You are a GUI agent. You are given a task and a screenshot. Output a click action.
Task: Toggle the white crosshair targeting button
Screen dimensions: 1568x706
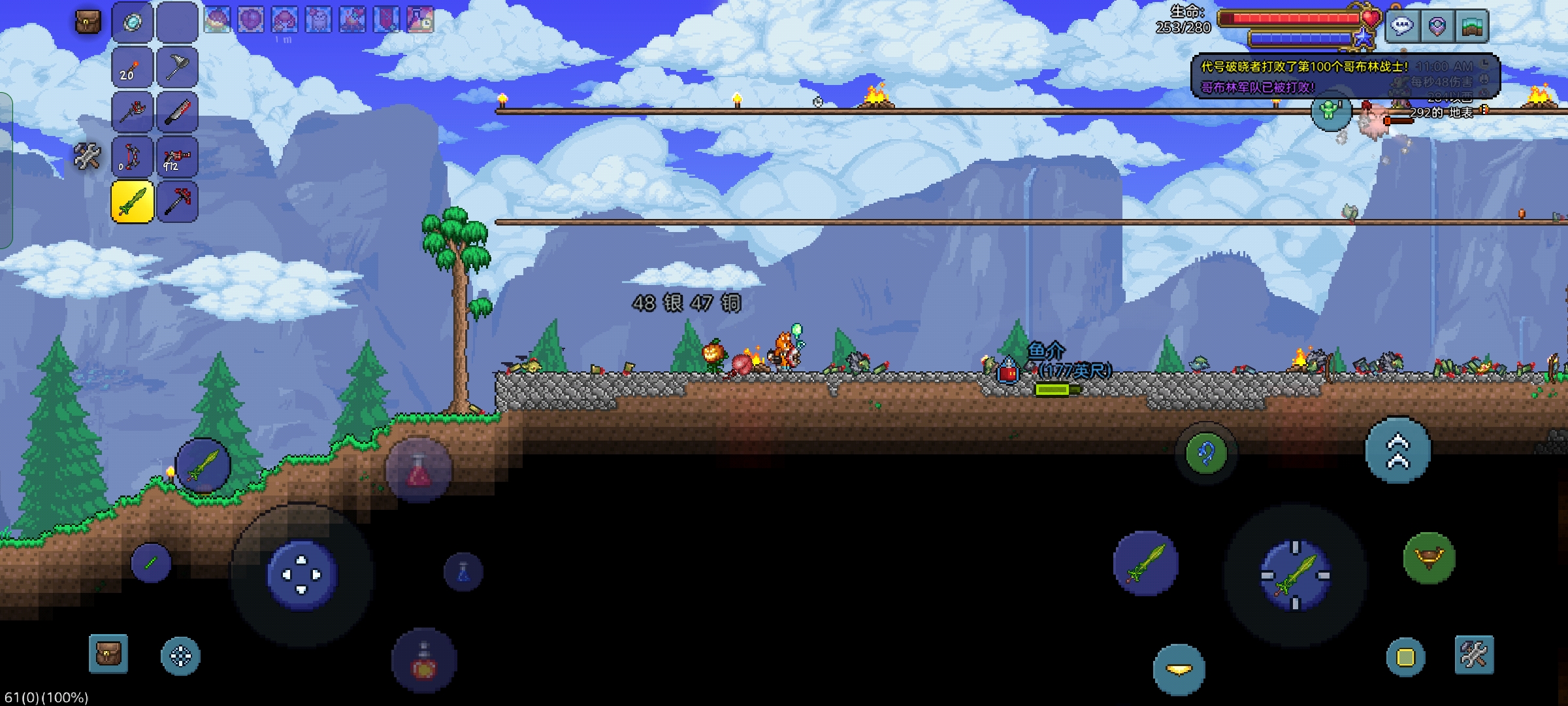[181, 656]
